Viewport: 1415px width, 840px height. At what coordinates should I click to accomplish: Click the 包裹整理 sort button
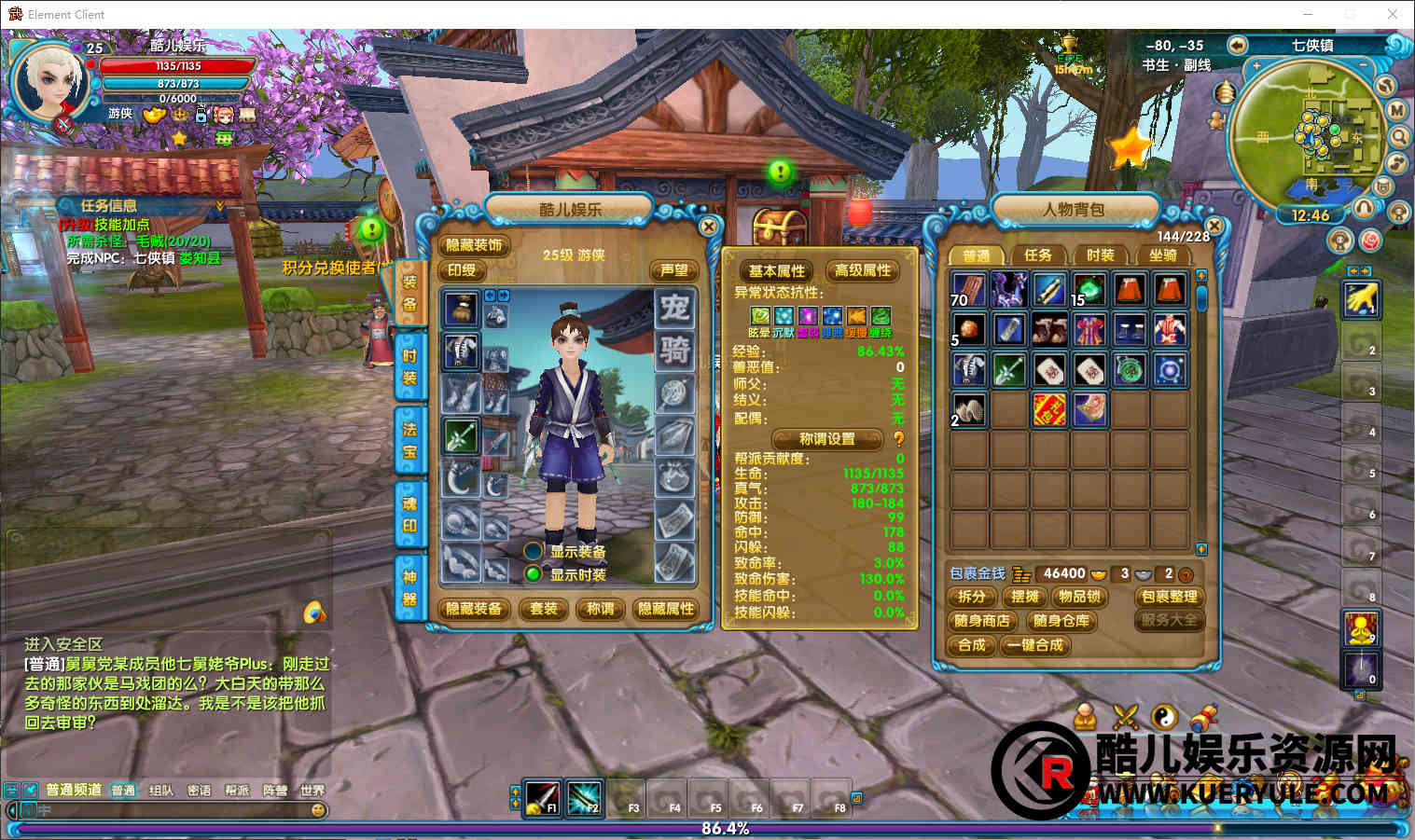point(1169,597)
